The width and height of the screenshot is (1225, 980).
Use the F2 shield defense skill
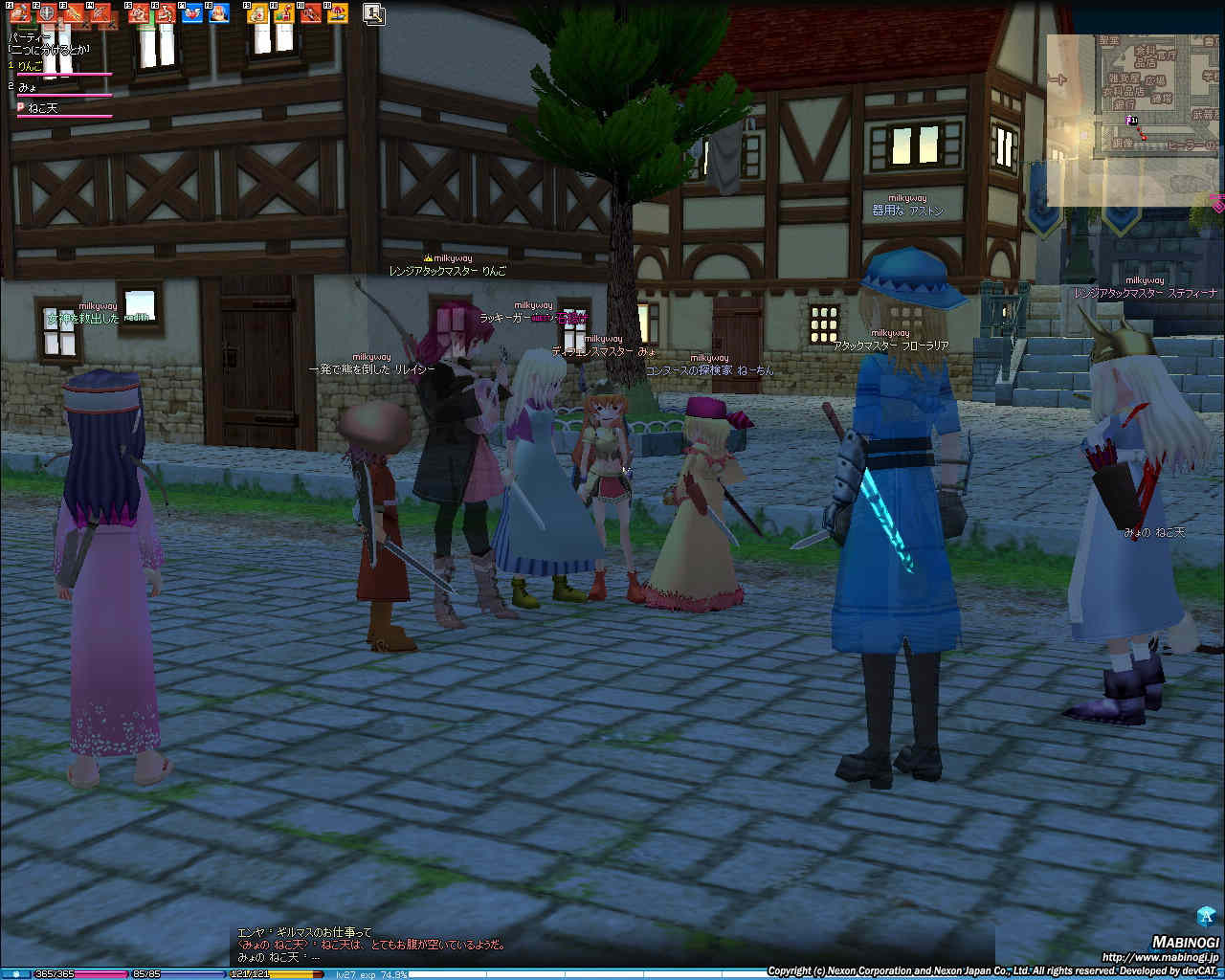(x=47, y=13)
